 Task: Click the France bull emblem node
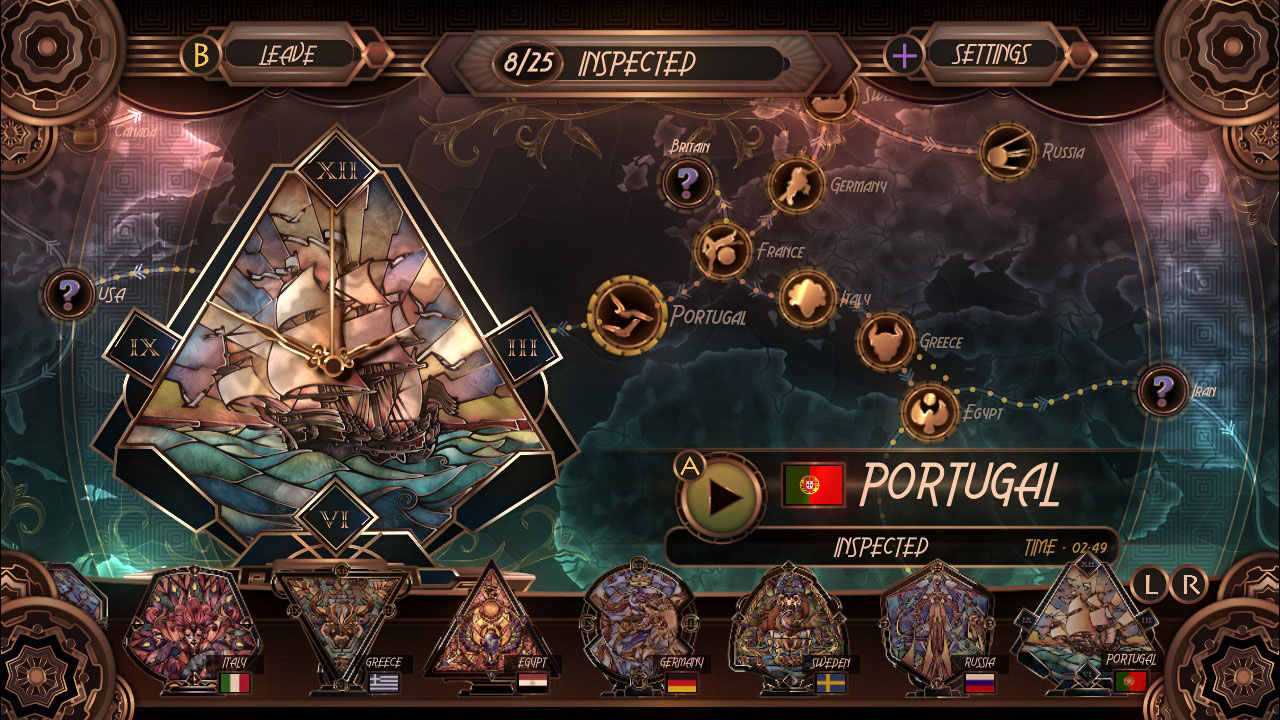click(723, 250)
